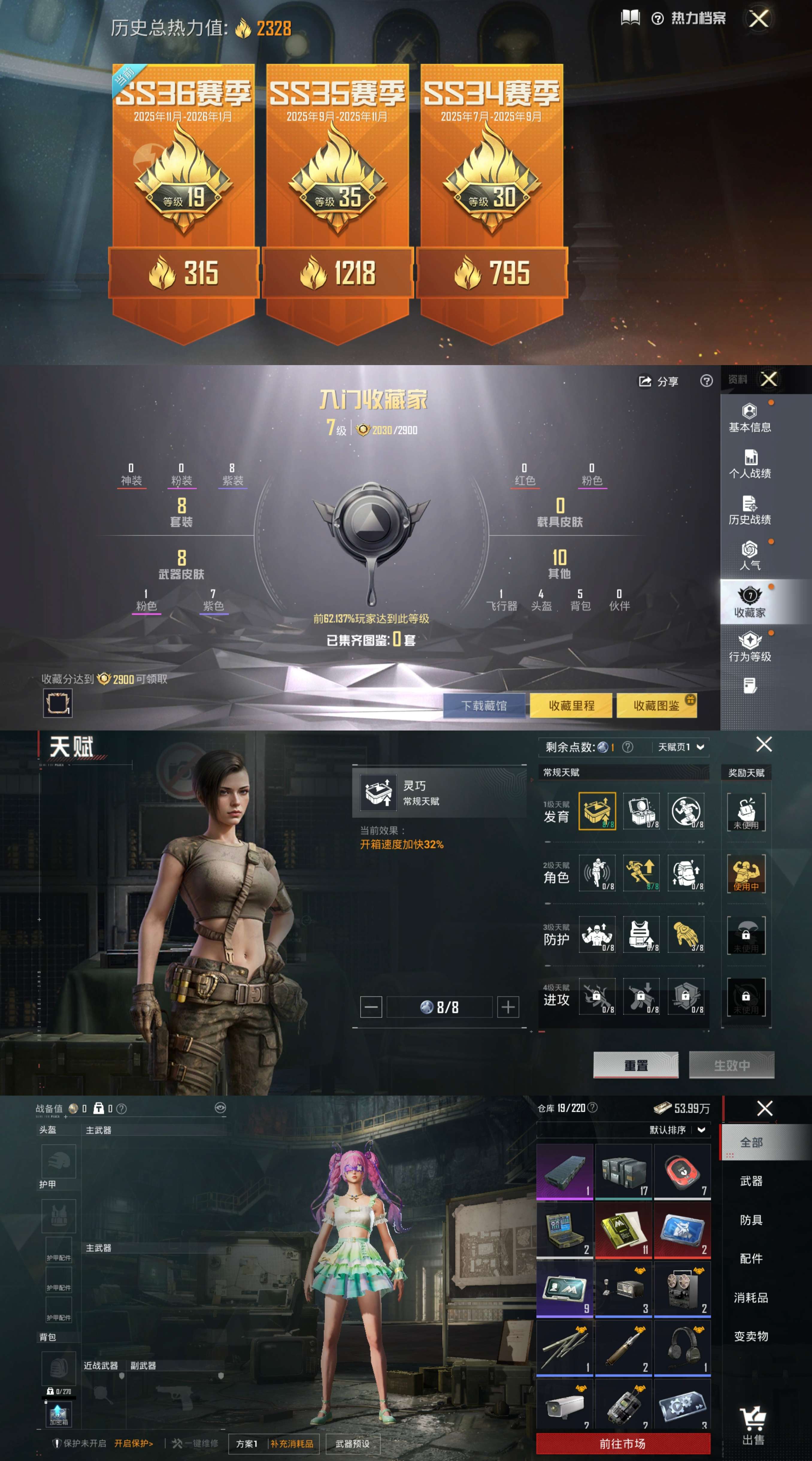Filter warehouse by 消耗品 category
812x1461 pixels.
point(751,1297)
